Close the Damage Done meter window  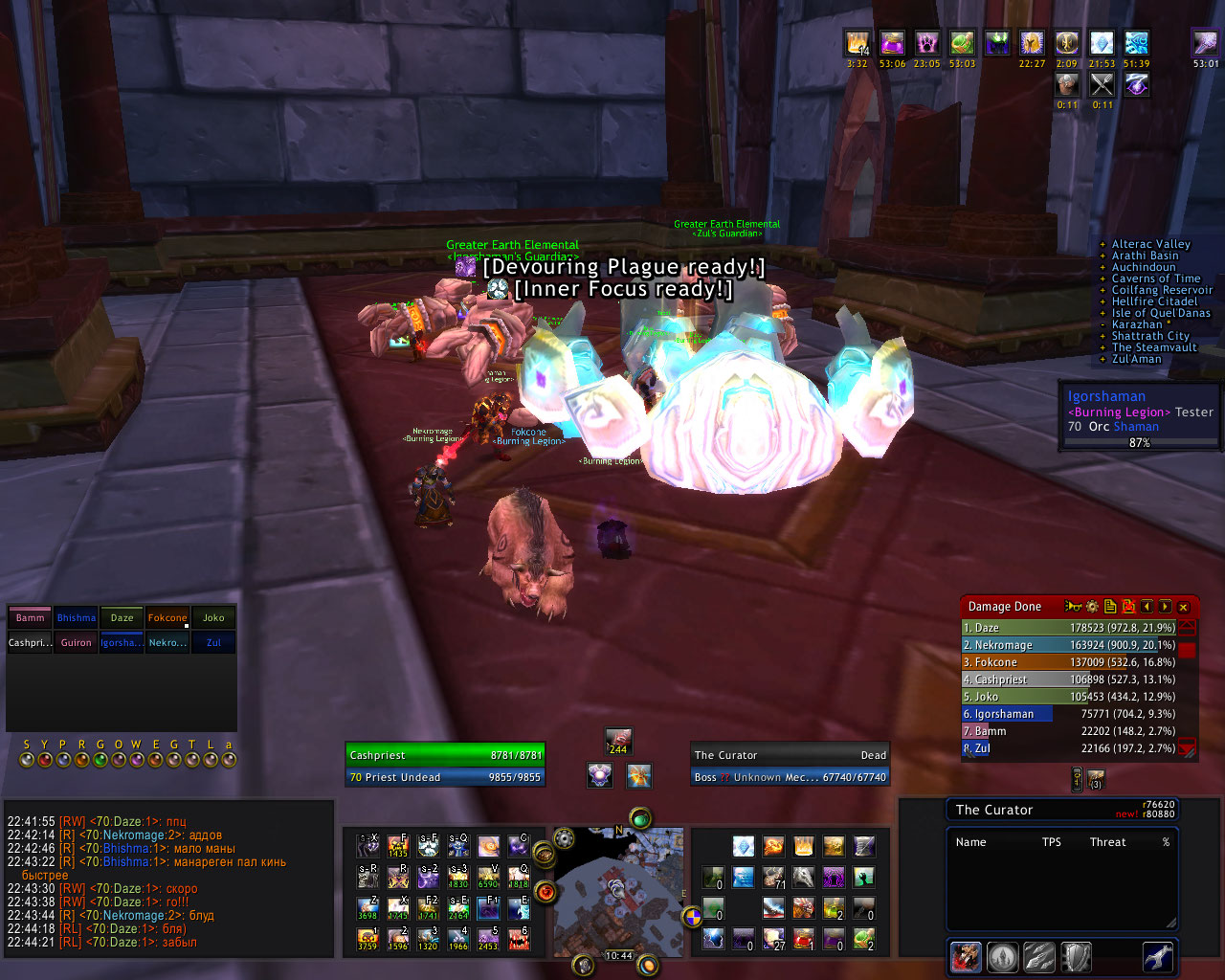[1184, 607]
